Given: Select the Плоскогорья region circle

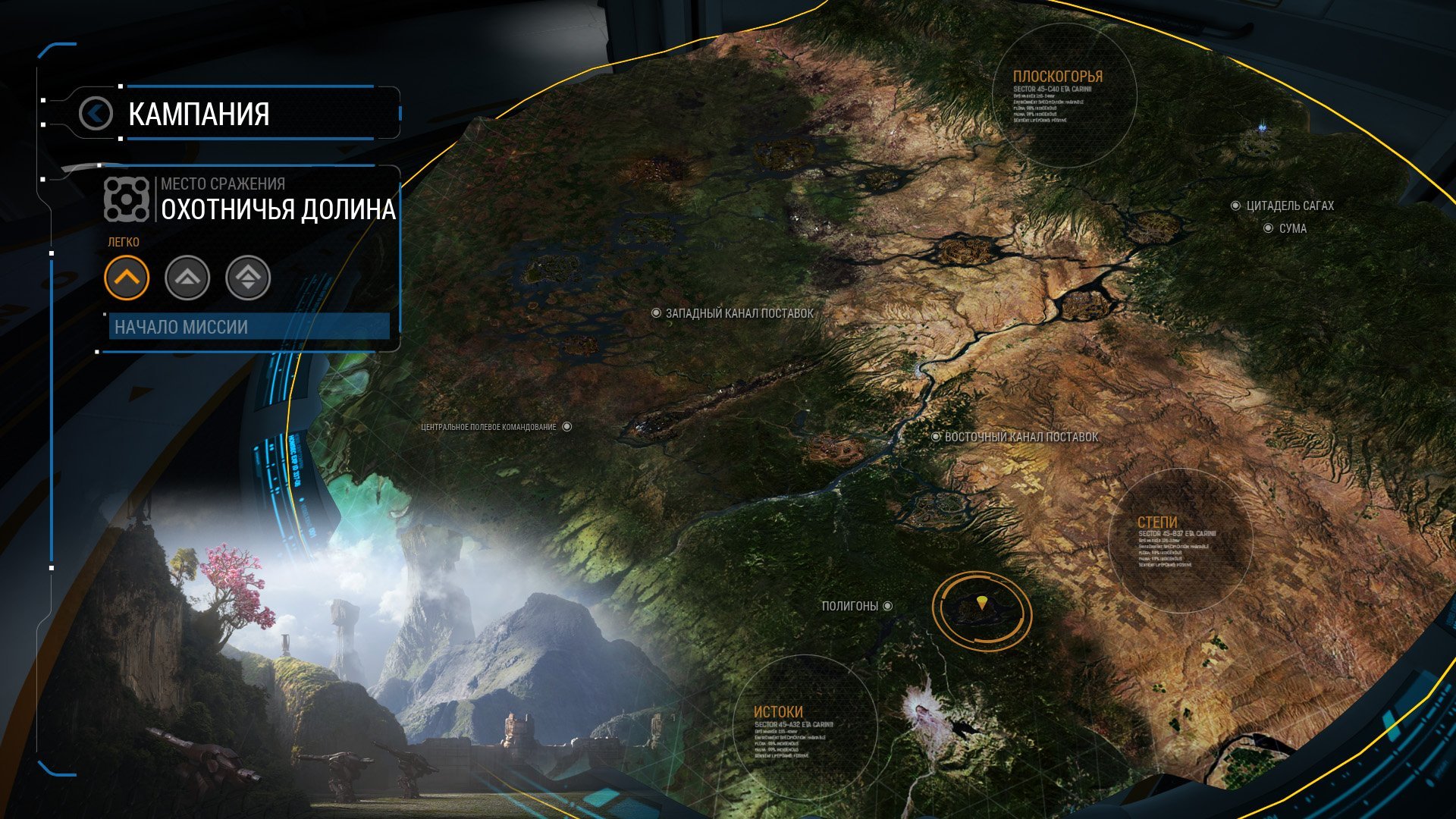Looking at the screenshot, I should click(1065, 94).
